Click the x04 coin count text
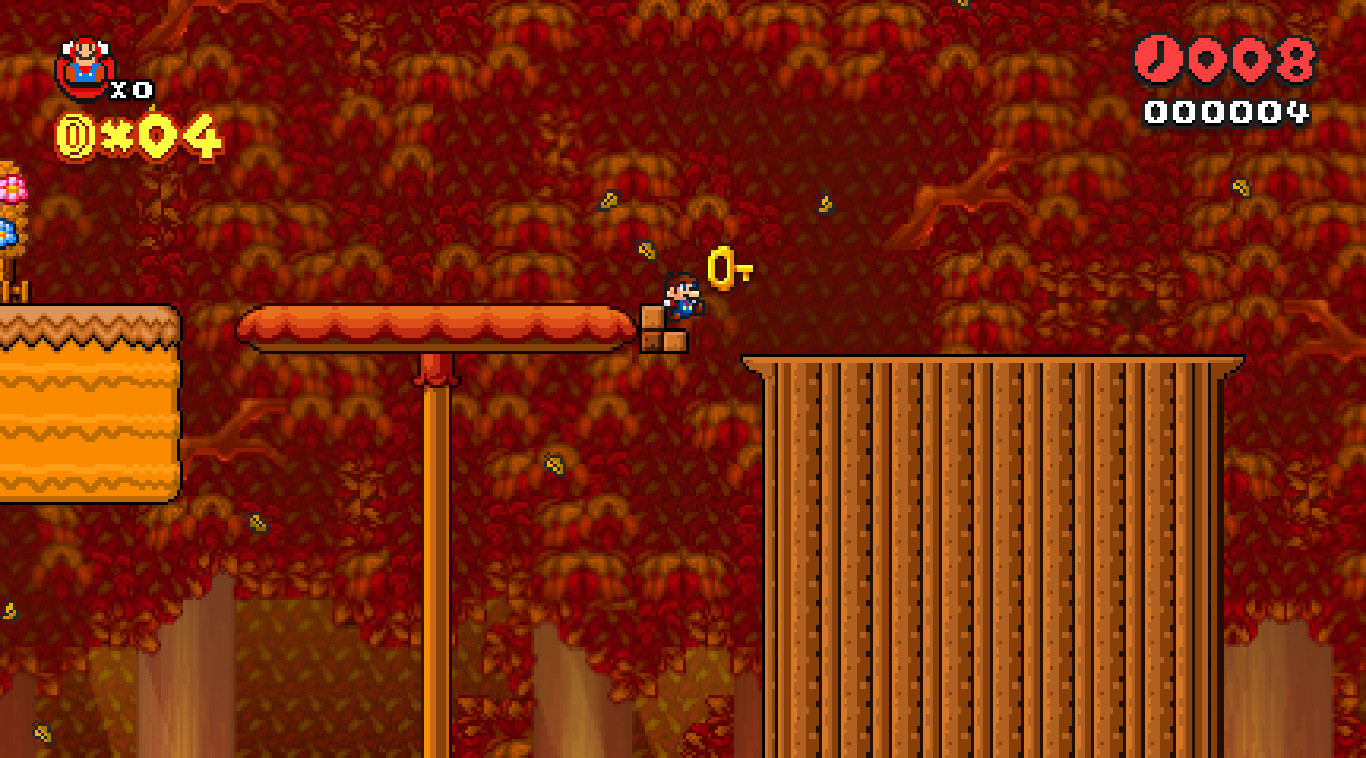 click(160, 133)
